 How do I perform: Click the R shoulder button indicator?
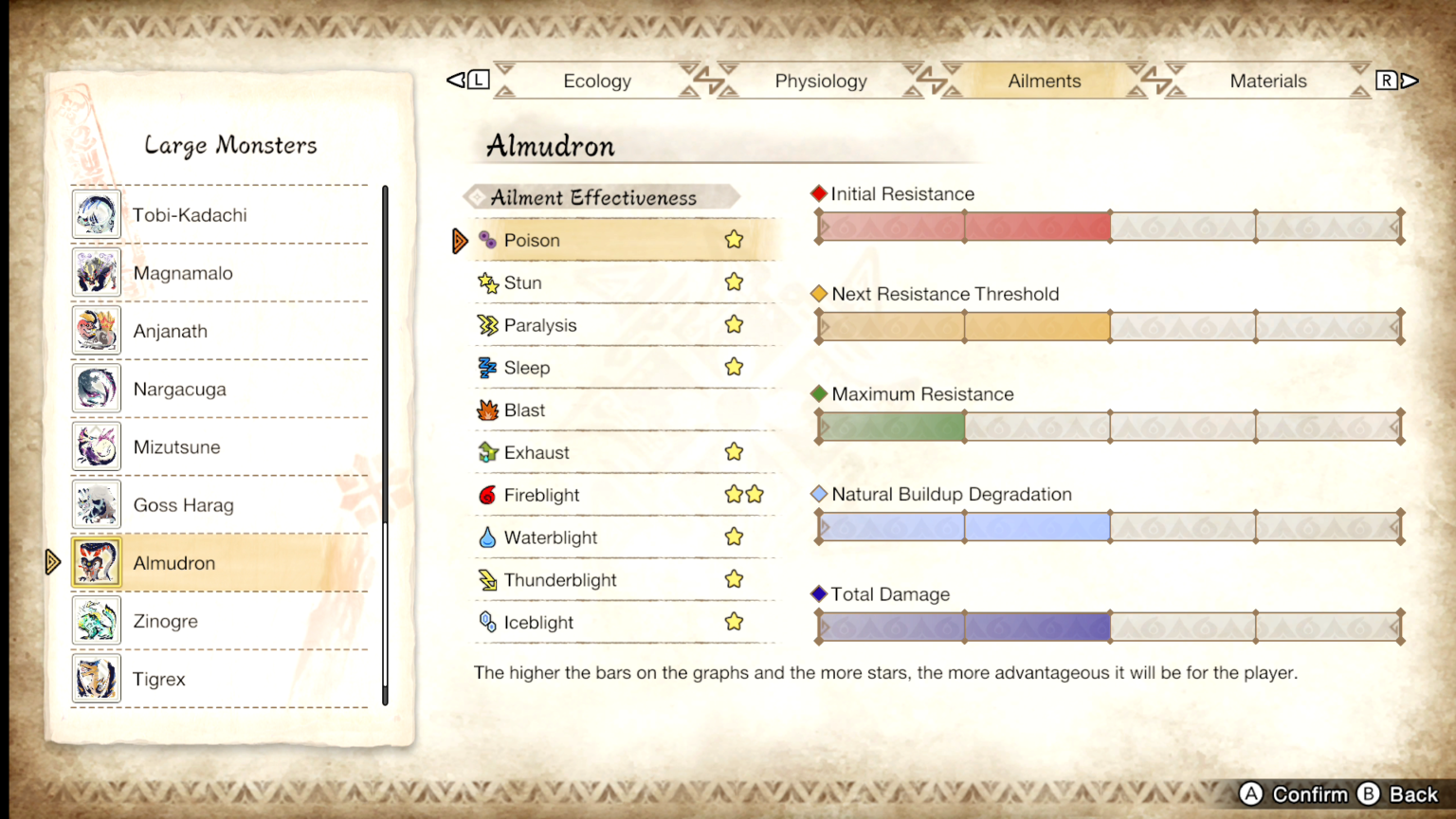pyautogui.click(x=1385, y=81)
